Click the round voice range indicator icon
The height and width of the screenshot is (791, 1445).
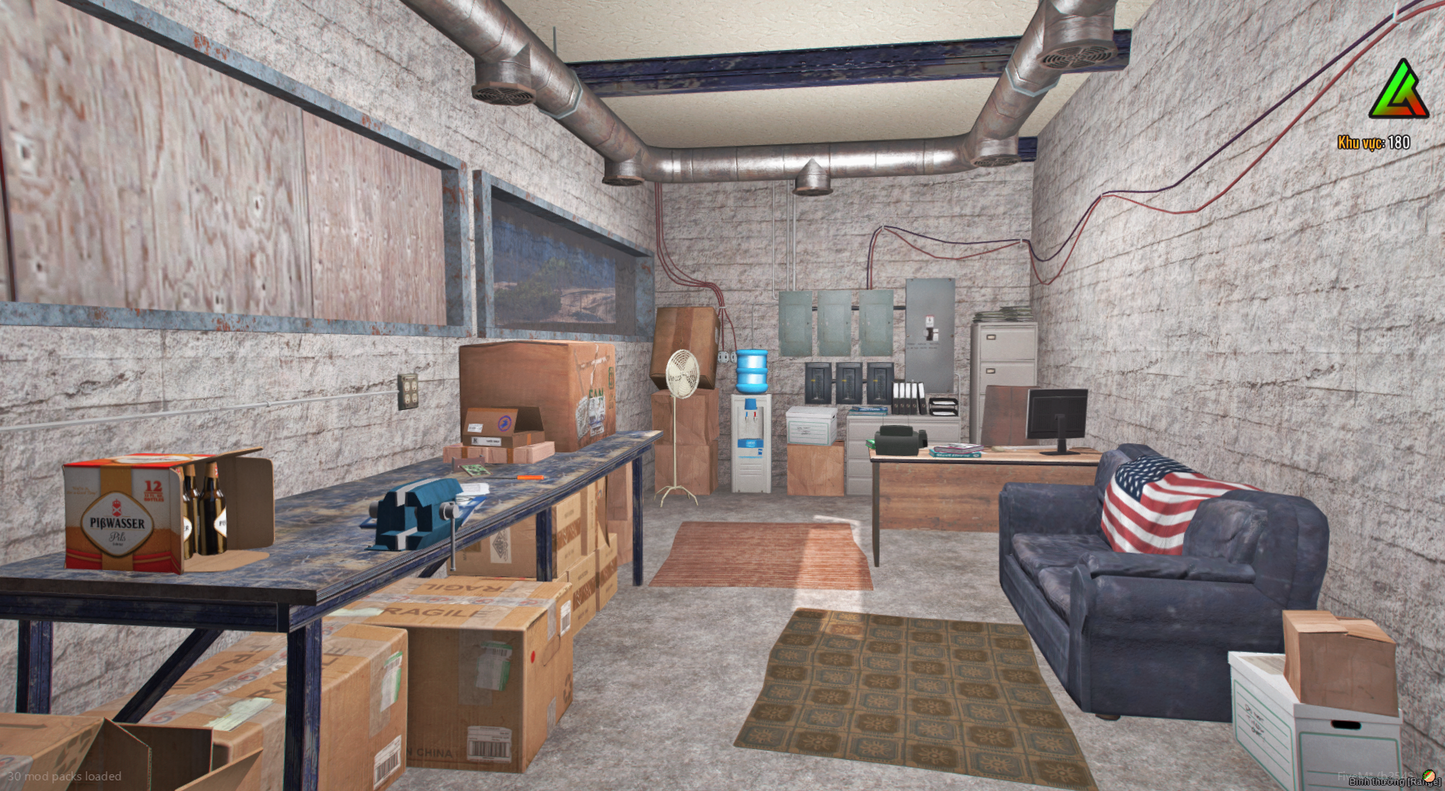point(1430,775)
